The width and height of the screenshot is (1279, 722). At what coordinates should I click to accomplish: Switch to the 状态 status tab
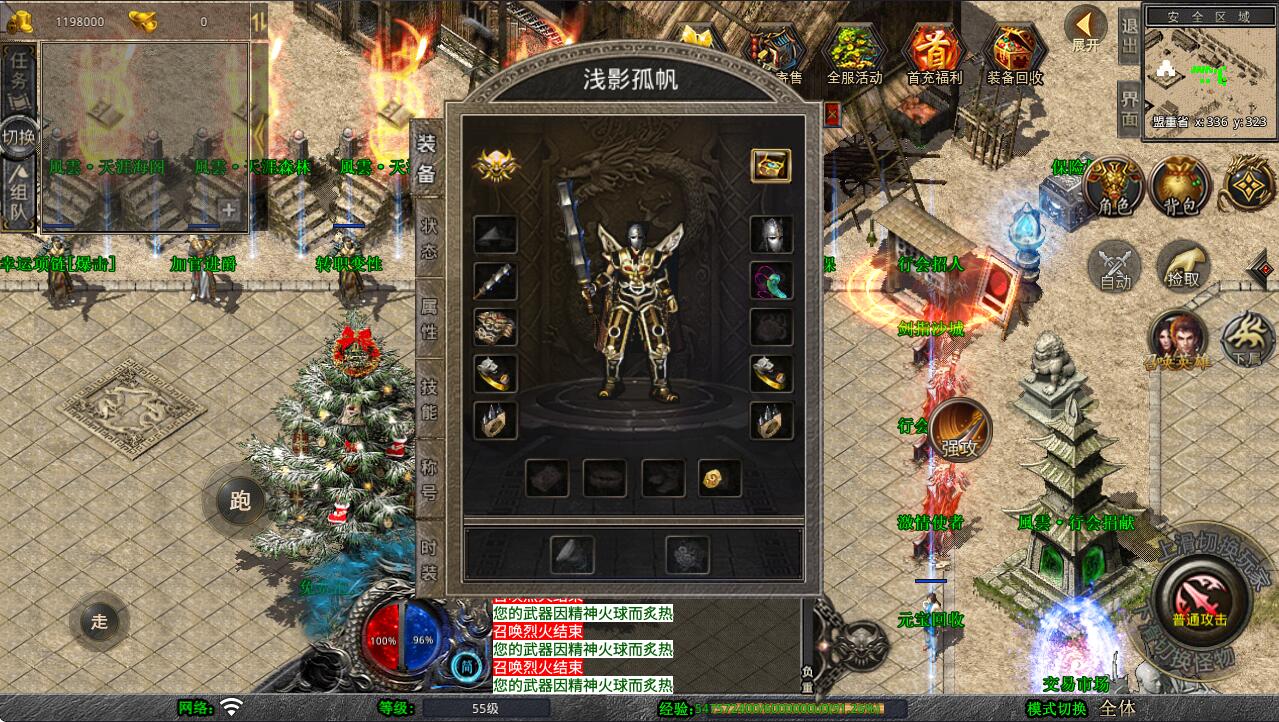428,239
